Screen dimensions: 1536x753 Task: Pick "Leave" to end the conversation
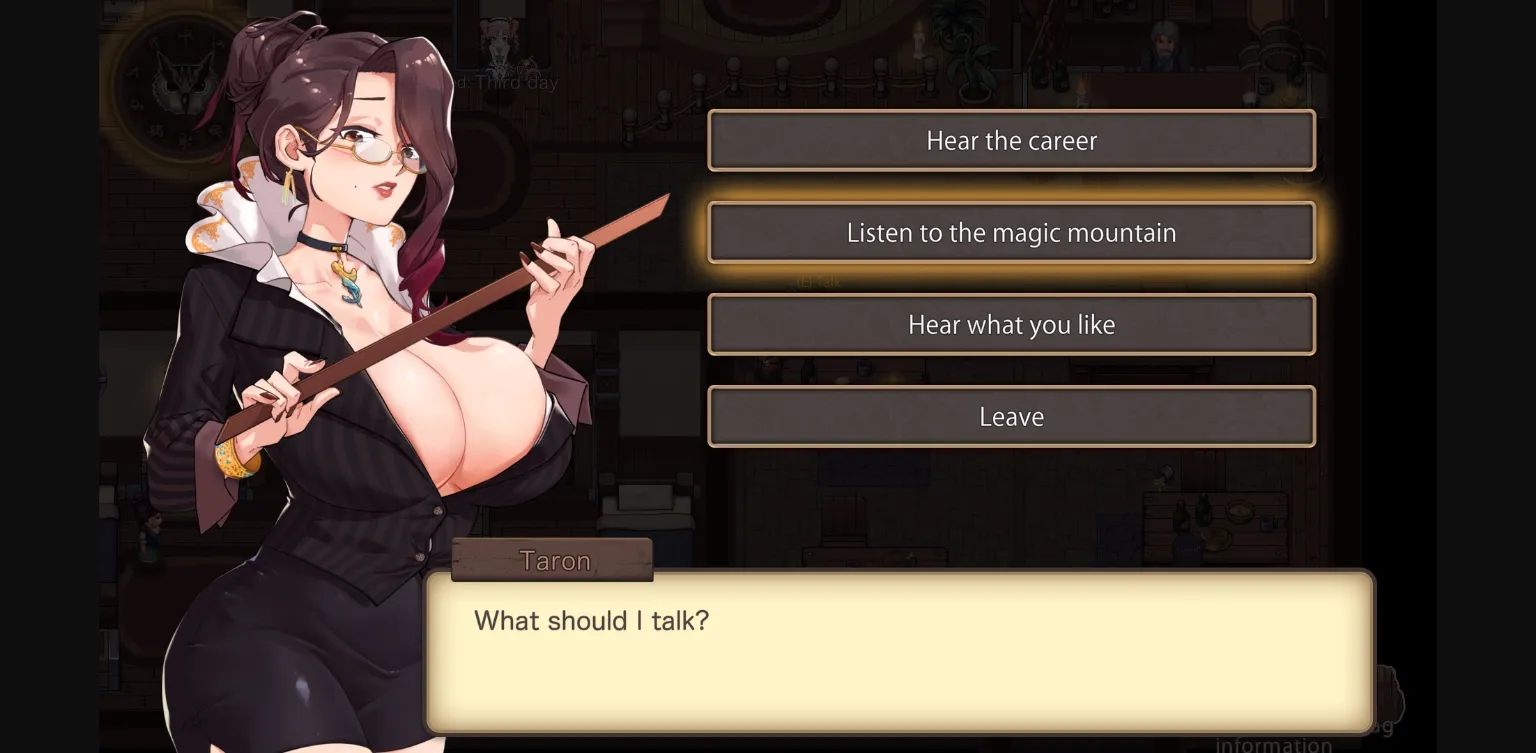pyautogui.click(x=1011, y=416)
